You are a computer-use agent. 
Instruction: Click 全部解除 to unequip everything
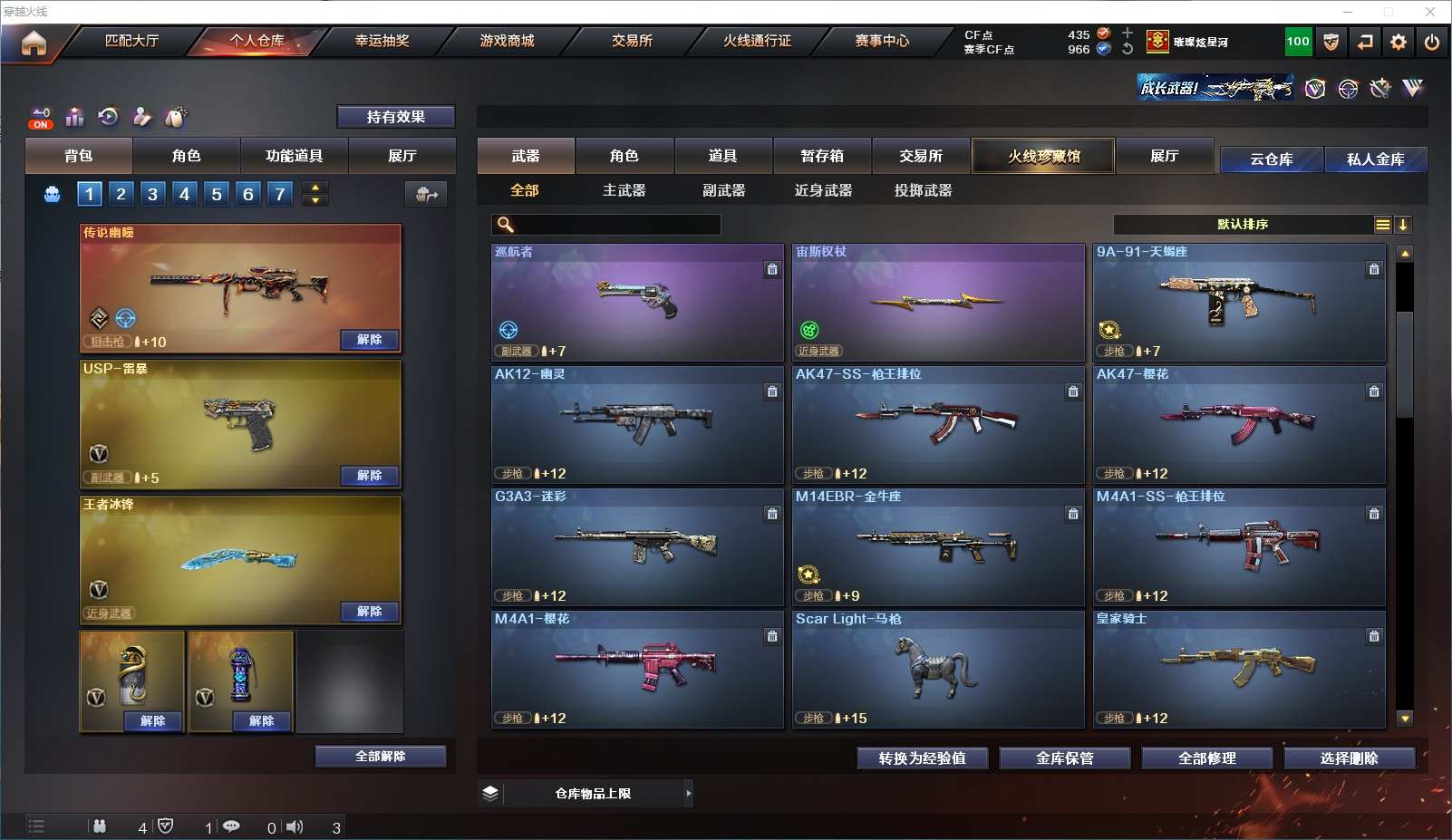pyautogui.click(x=381, y=757)
